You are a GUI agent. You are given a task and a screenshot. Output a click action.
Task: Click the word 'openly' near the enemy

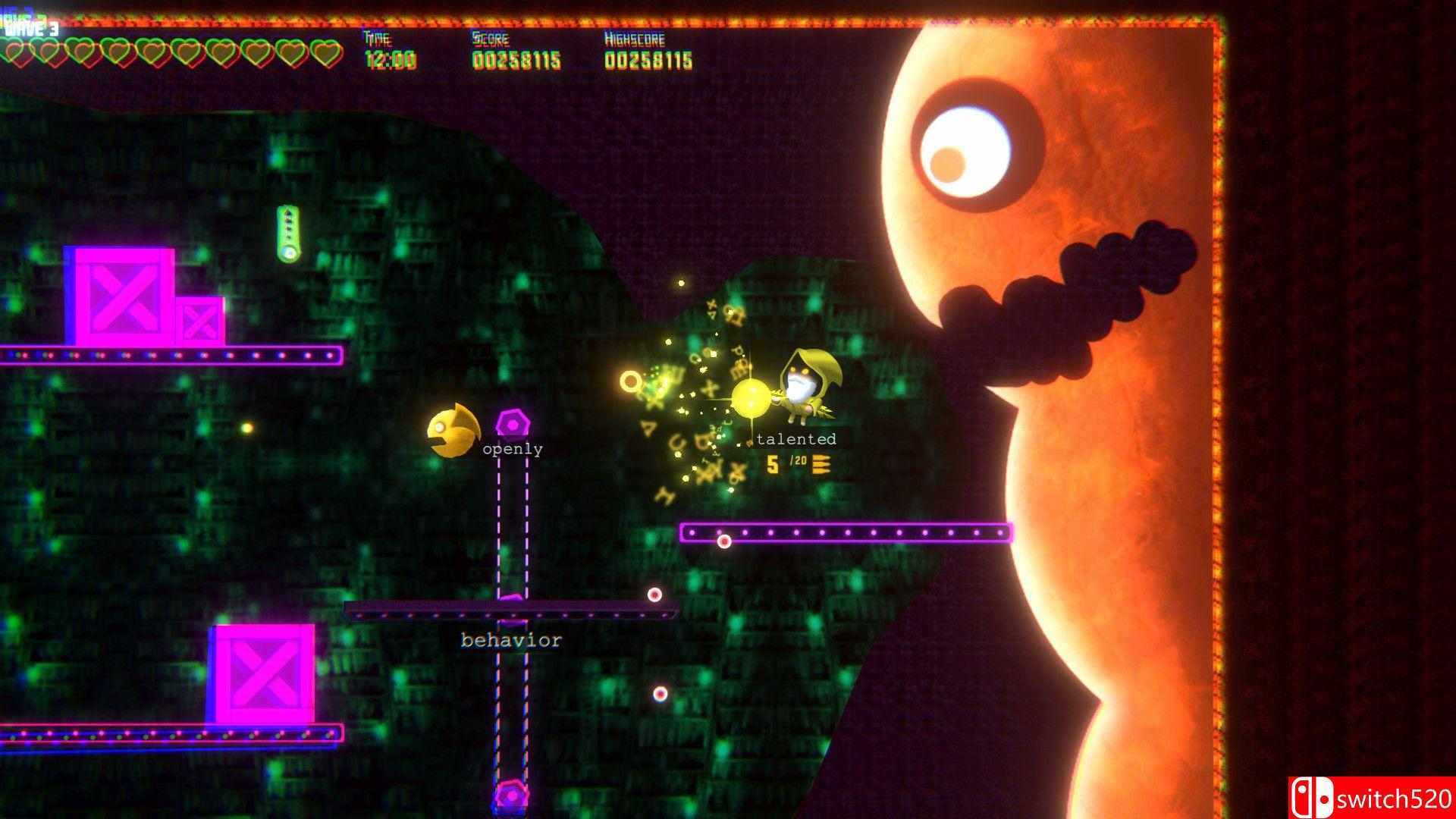(x=512, y=449)
